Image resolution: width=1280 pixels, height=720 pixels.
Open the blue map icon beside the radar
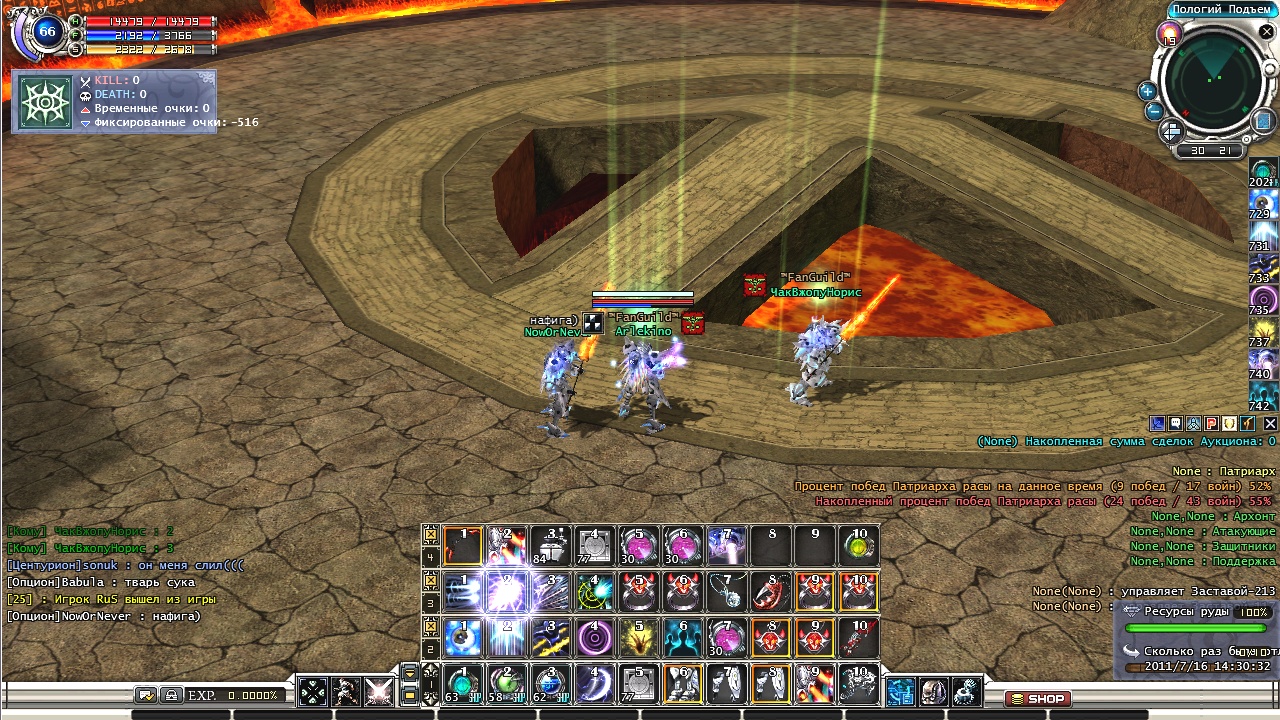1262,122
